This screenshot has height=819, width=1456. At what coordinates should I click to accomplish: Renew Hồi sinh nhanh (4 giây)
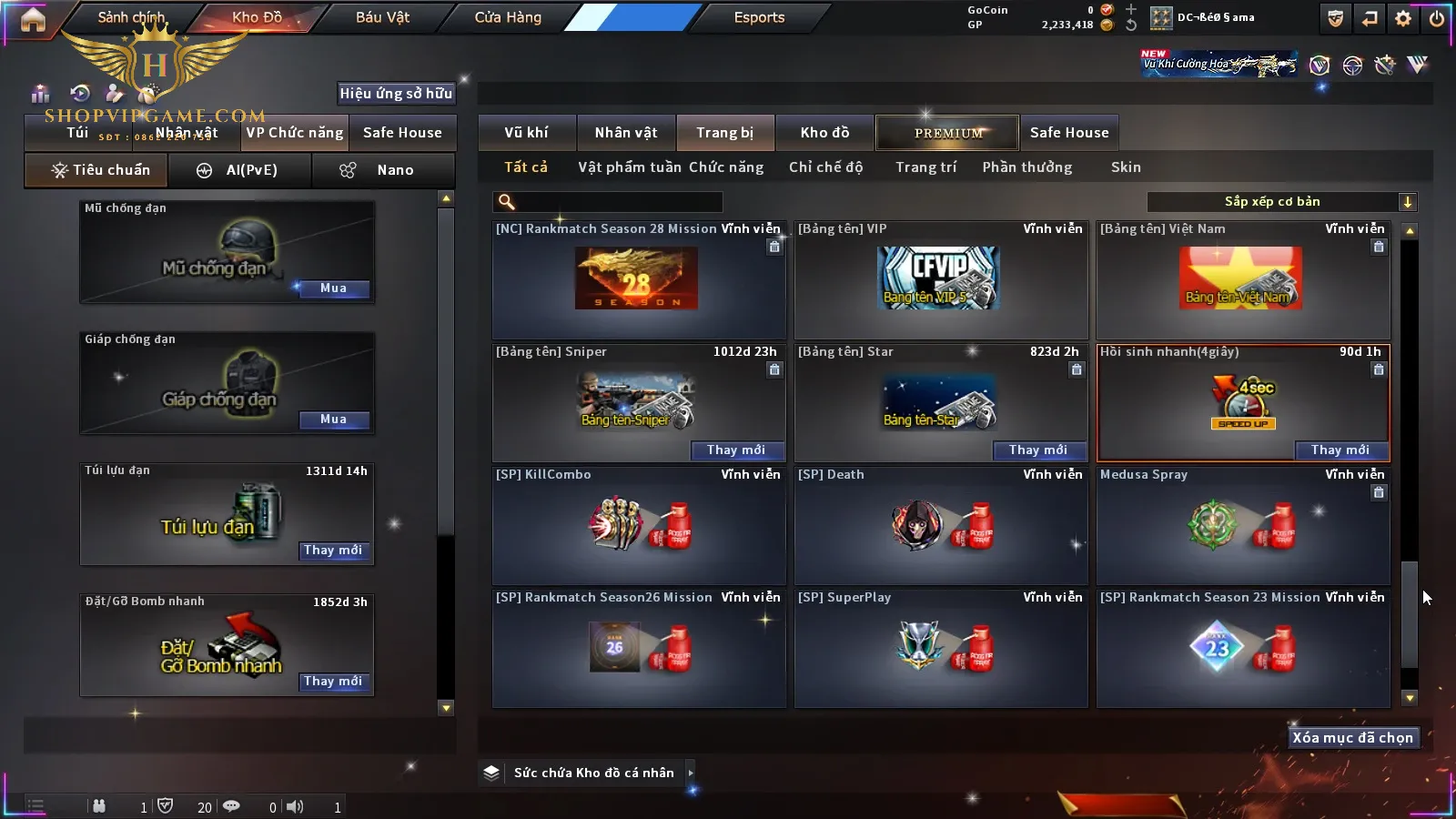[x=1340, y=450]
